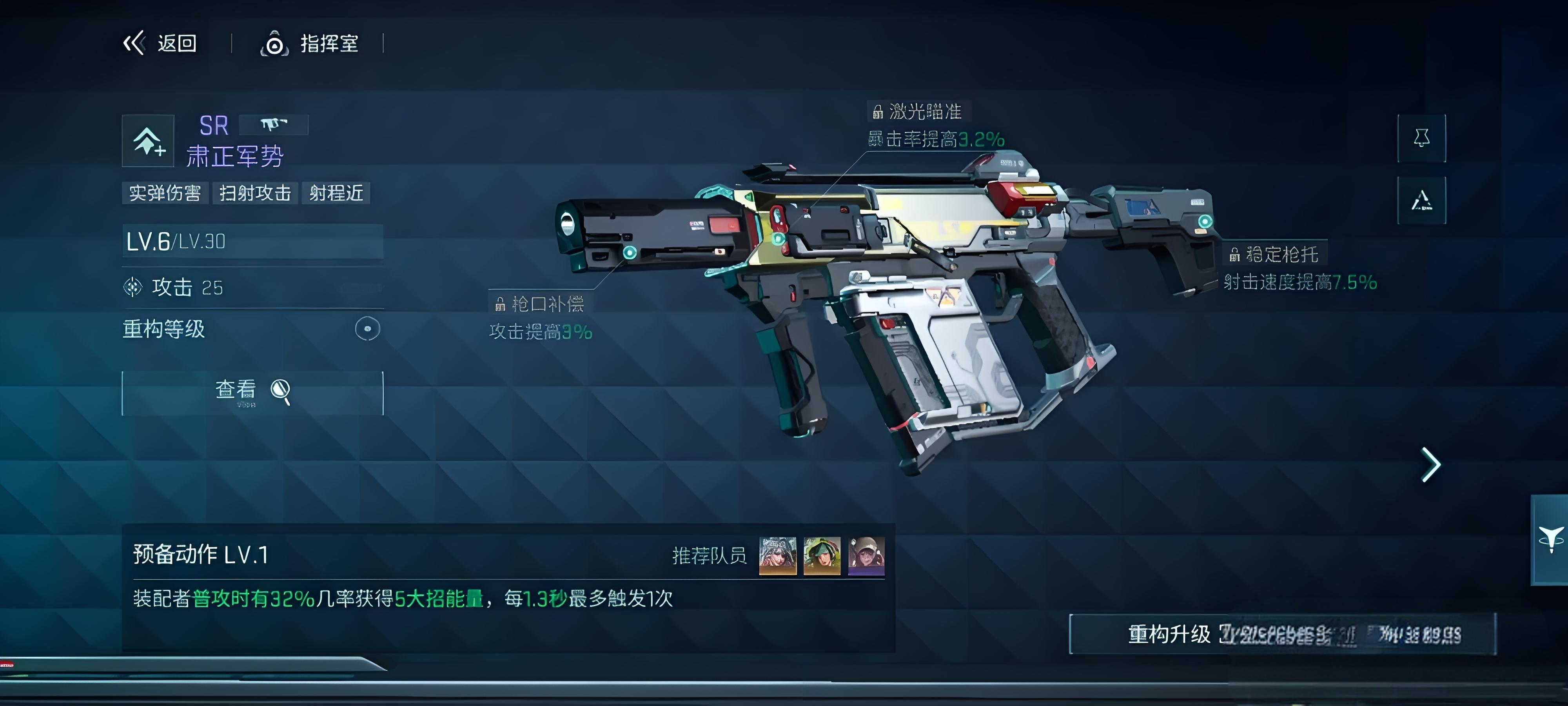Click the pin icon button
Screen dimensions: 1568x706
(x=1421, y=138)
